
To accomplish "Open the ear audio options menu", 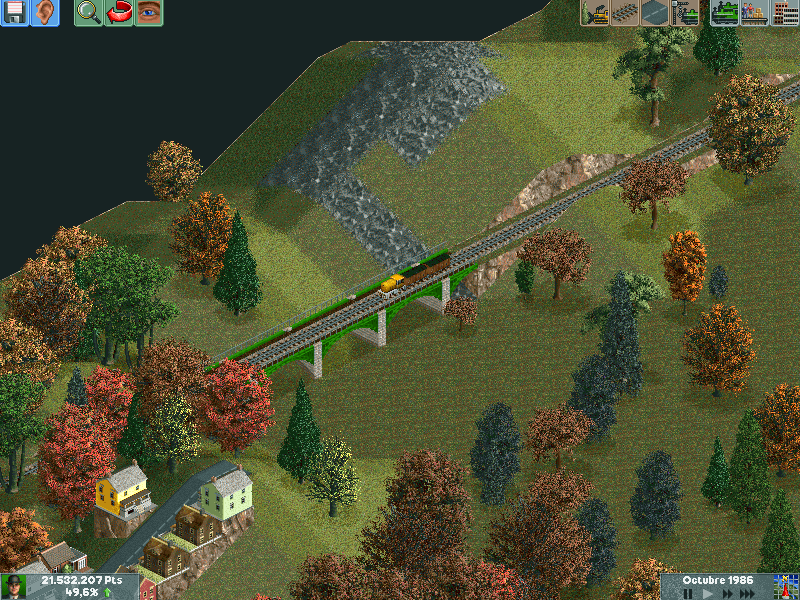I will click(x=44, y=13).
